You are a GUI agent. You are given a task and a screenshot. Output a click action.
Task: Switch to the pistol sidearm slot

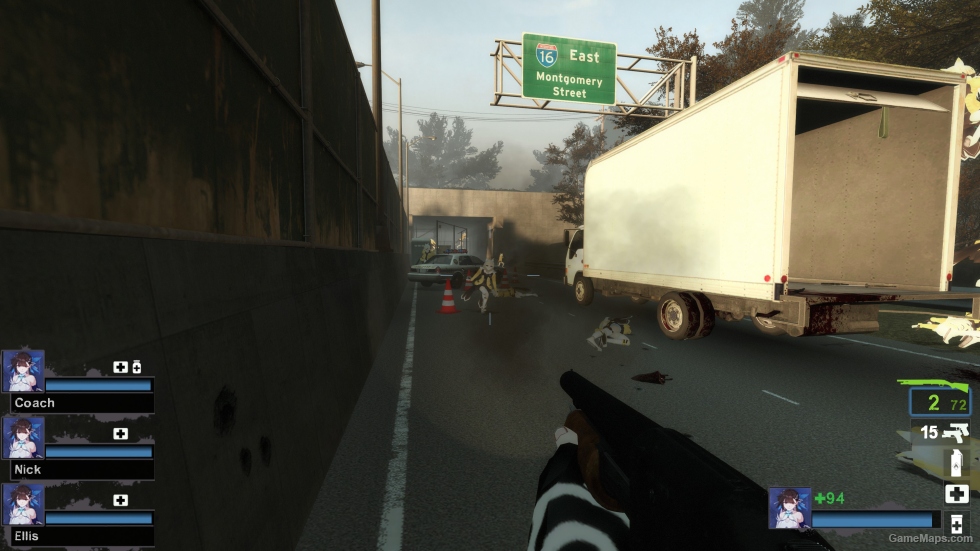click(x=945, y=432)
